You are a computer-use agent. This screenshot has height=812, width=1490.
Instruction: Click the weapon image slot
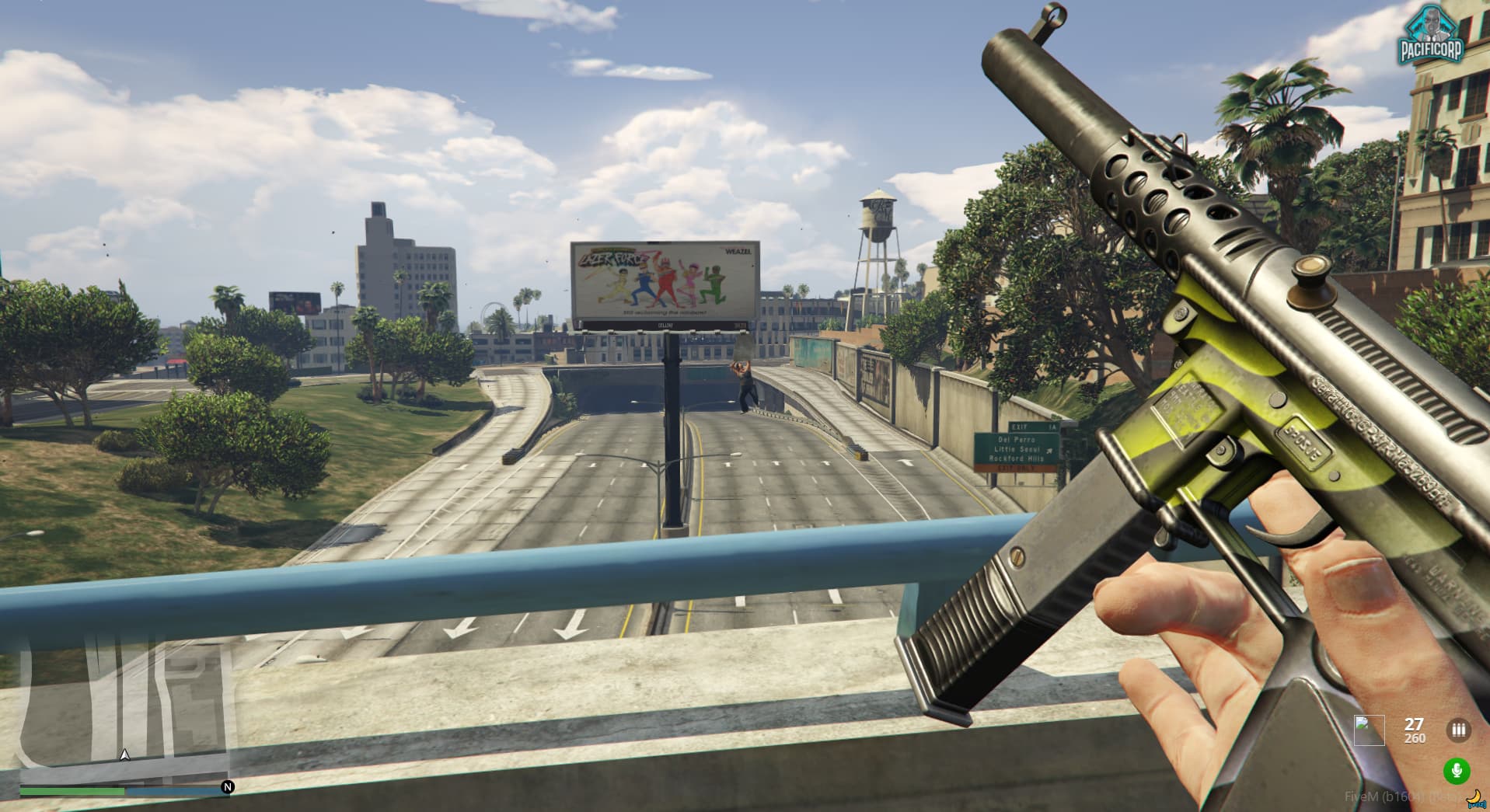(1369, 730)
